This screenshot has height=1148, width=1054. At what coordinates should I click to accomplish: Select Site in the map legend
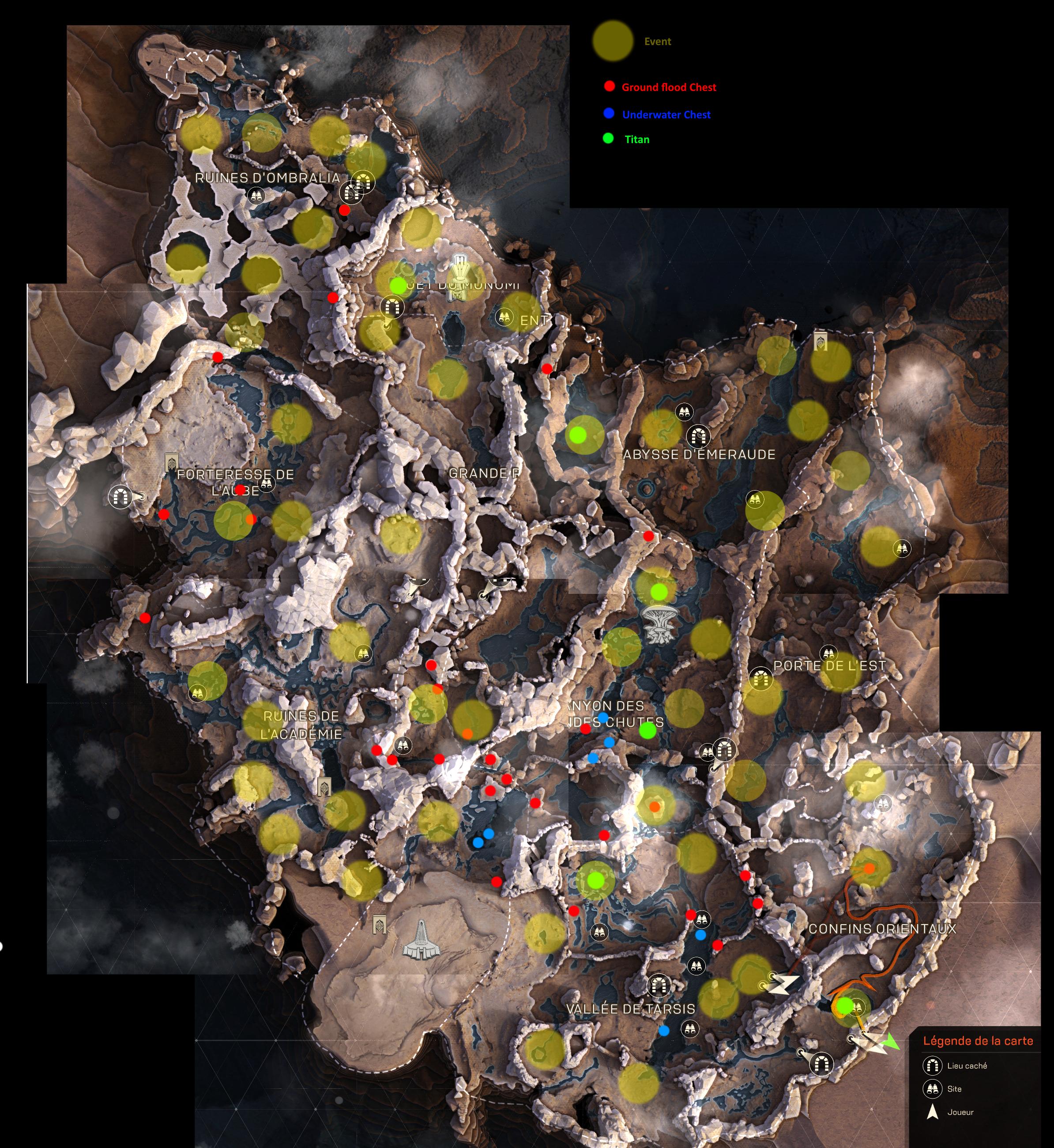(x=954, y=1089)
